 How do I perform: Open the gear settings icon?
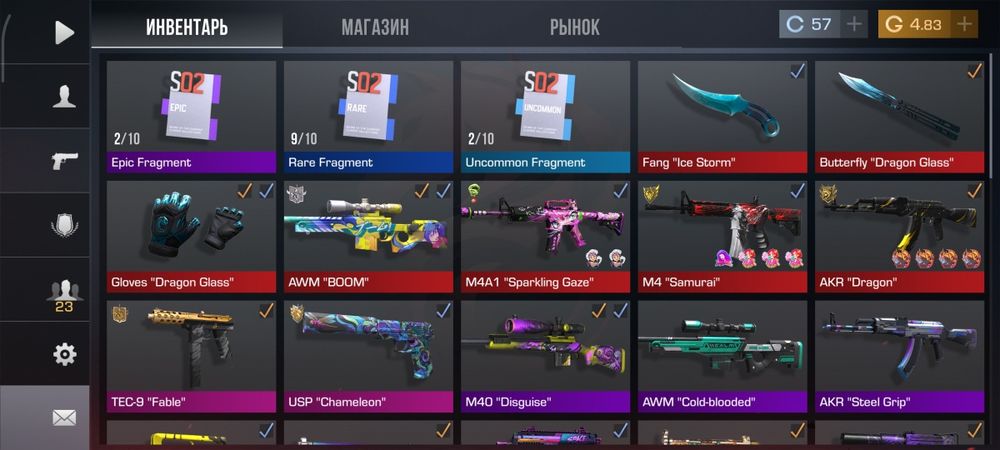pos(64,354)
